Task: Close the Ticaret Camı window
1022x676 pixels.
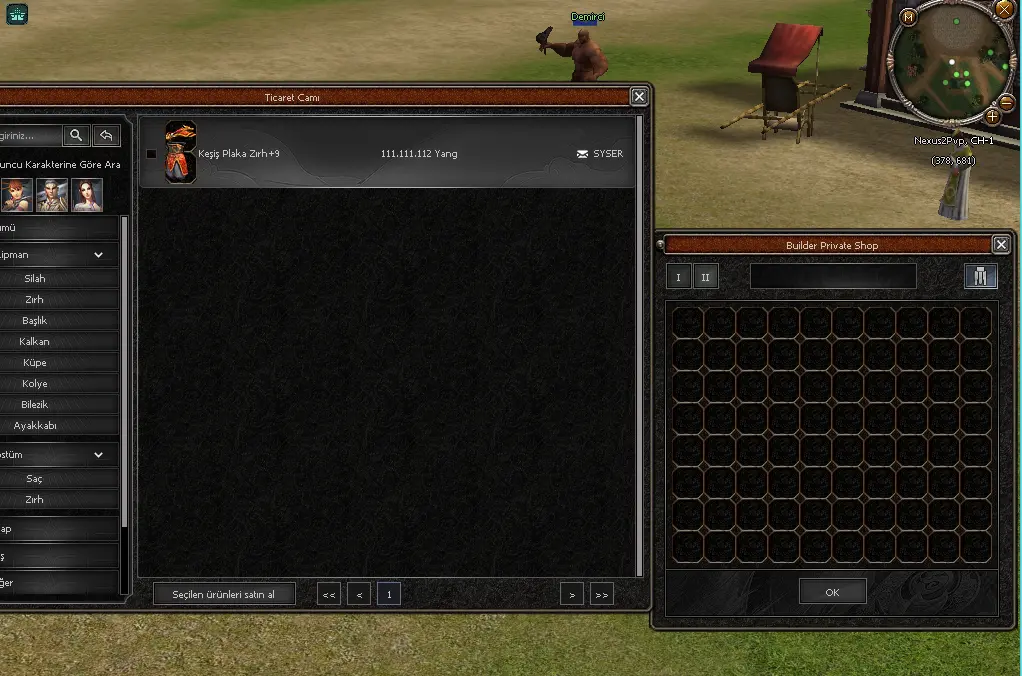Action: (x=639, y=96)
